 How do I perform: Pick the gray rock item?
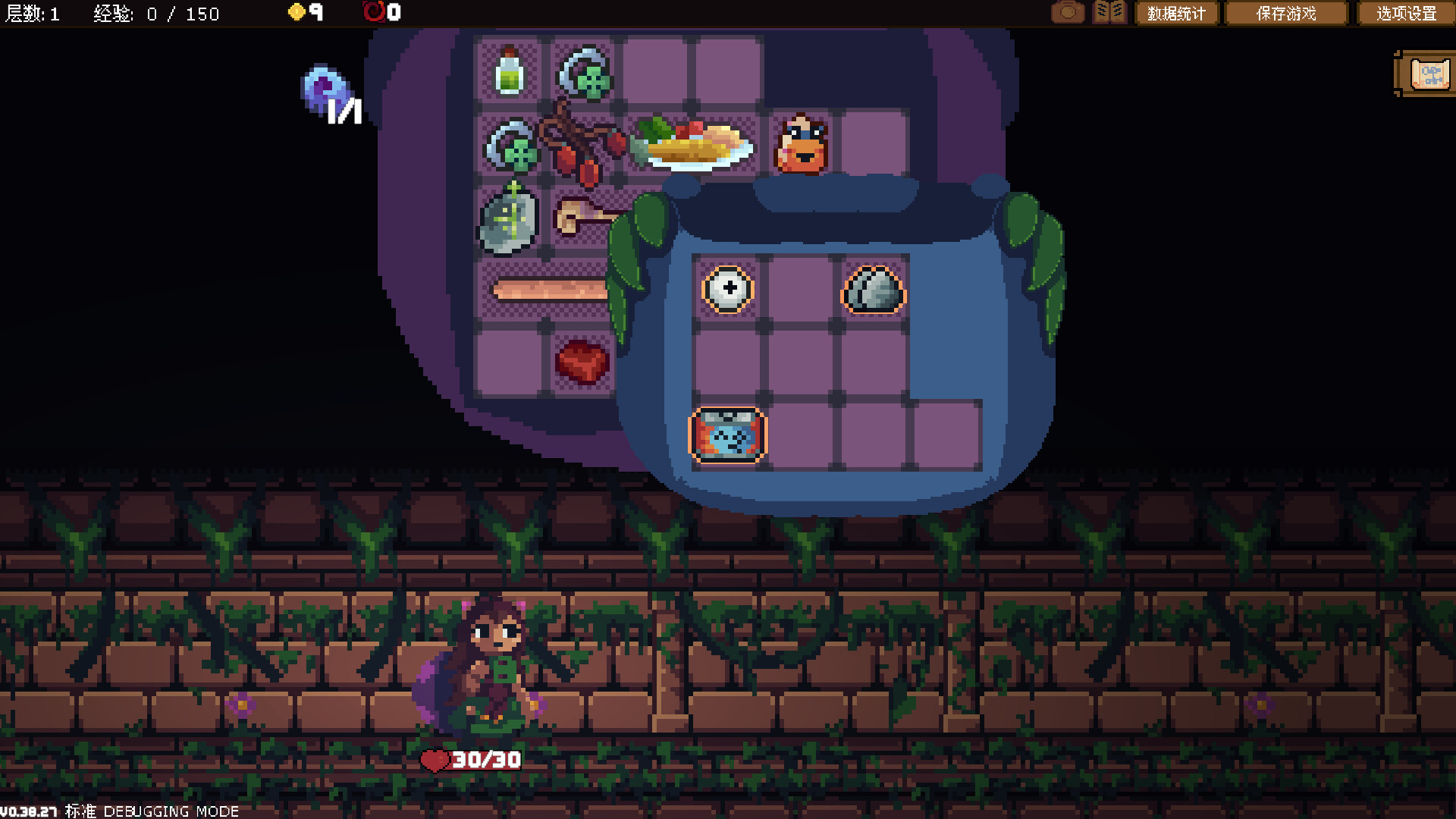(874, 290)
